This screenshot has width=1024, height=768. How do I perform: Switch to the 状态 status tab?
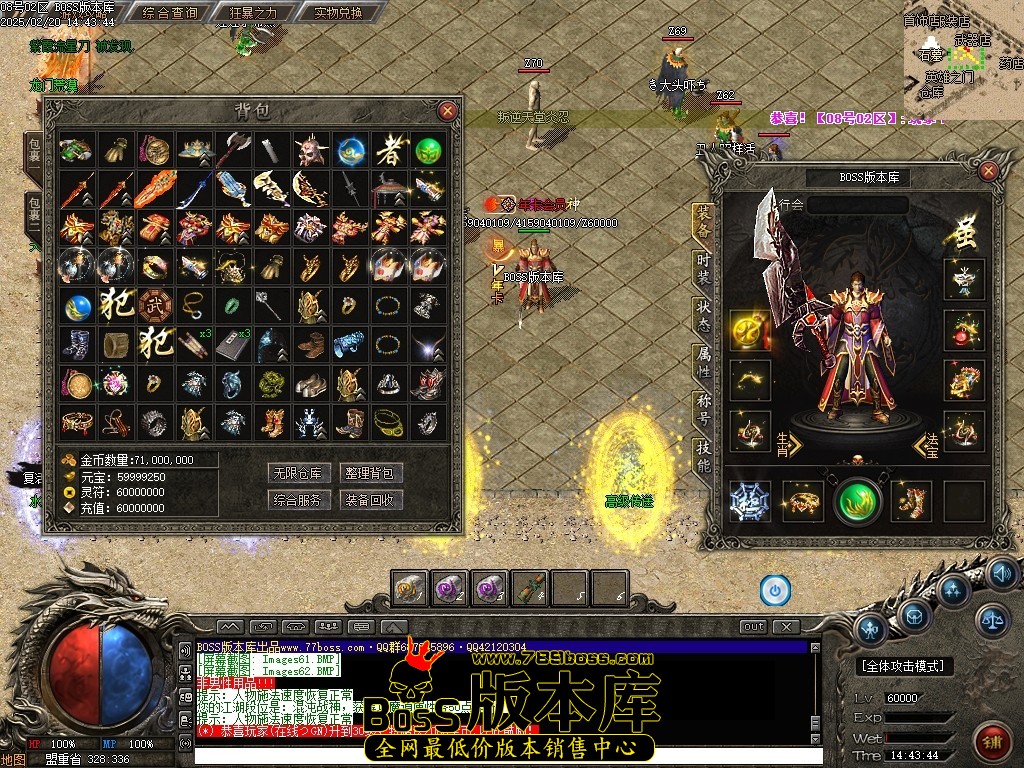[704, 316]
